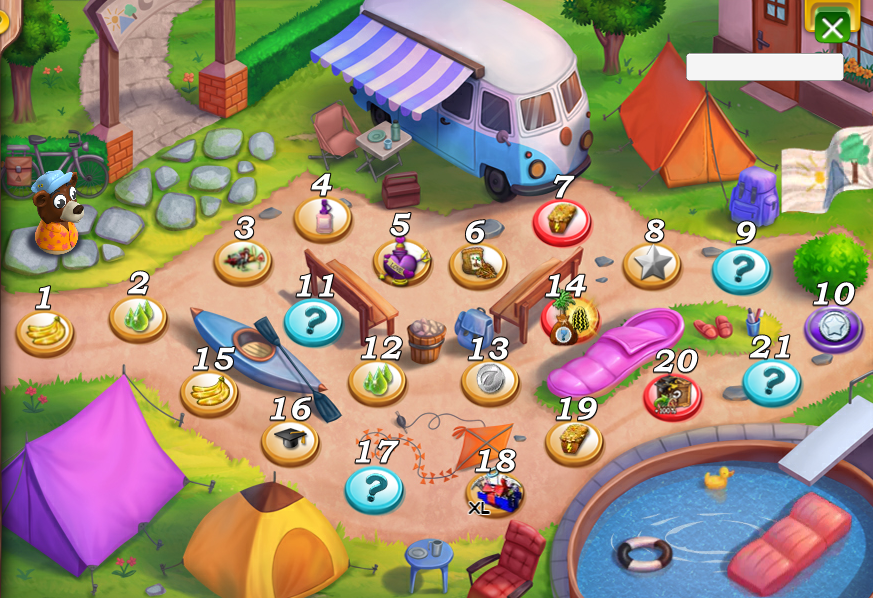Open the level 9 mystery question node

[651, 264]
